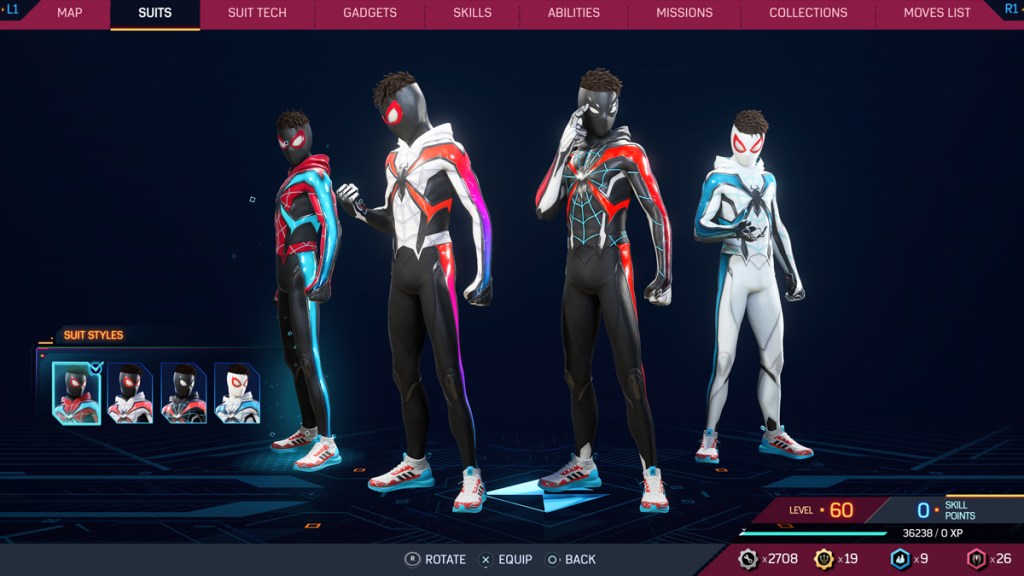
Task: Go to the Gadgets tab
Action: pyautogui.click(x=370, y=13)
